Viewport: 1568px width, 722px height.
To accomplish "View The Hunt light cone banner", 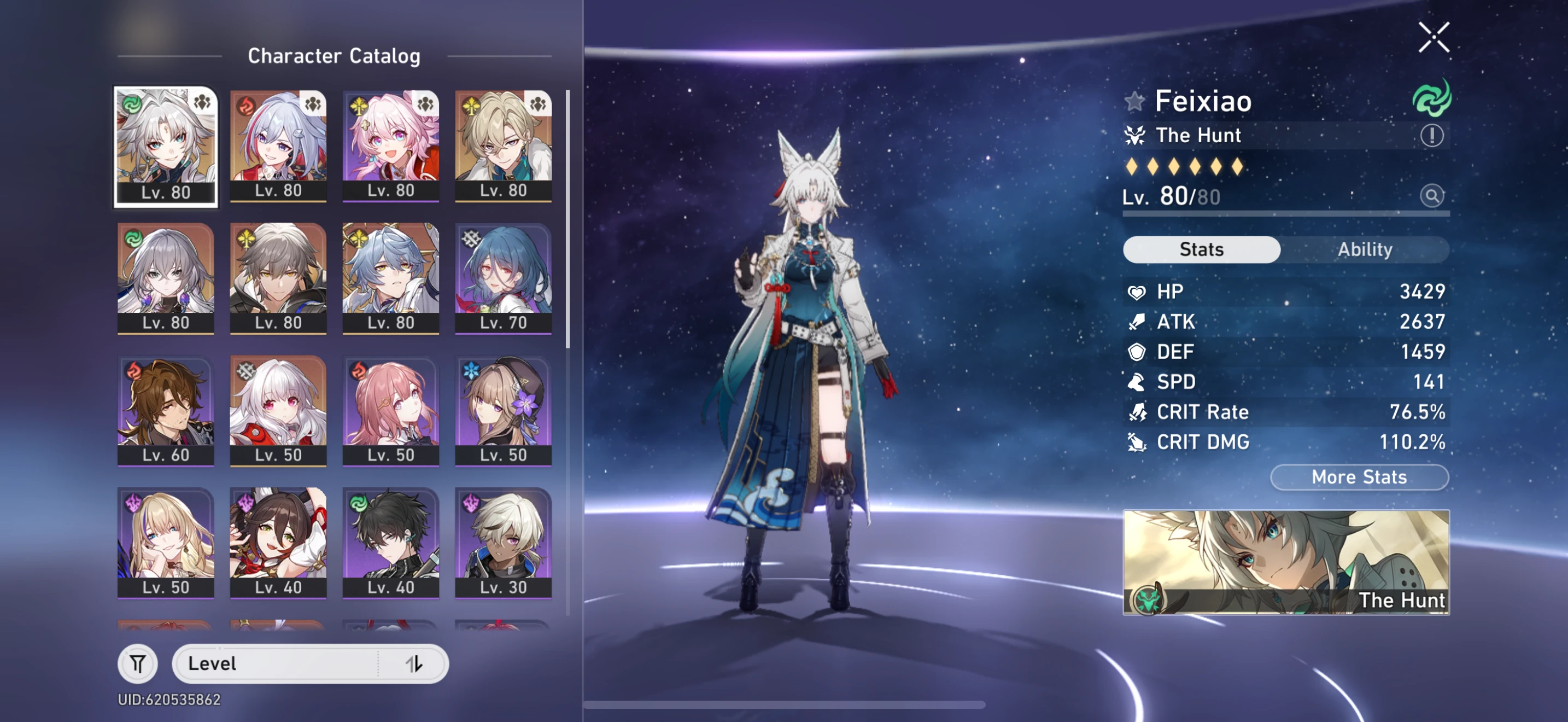I will (1286, 563).
